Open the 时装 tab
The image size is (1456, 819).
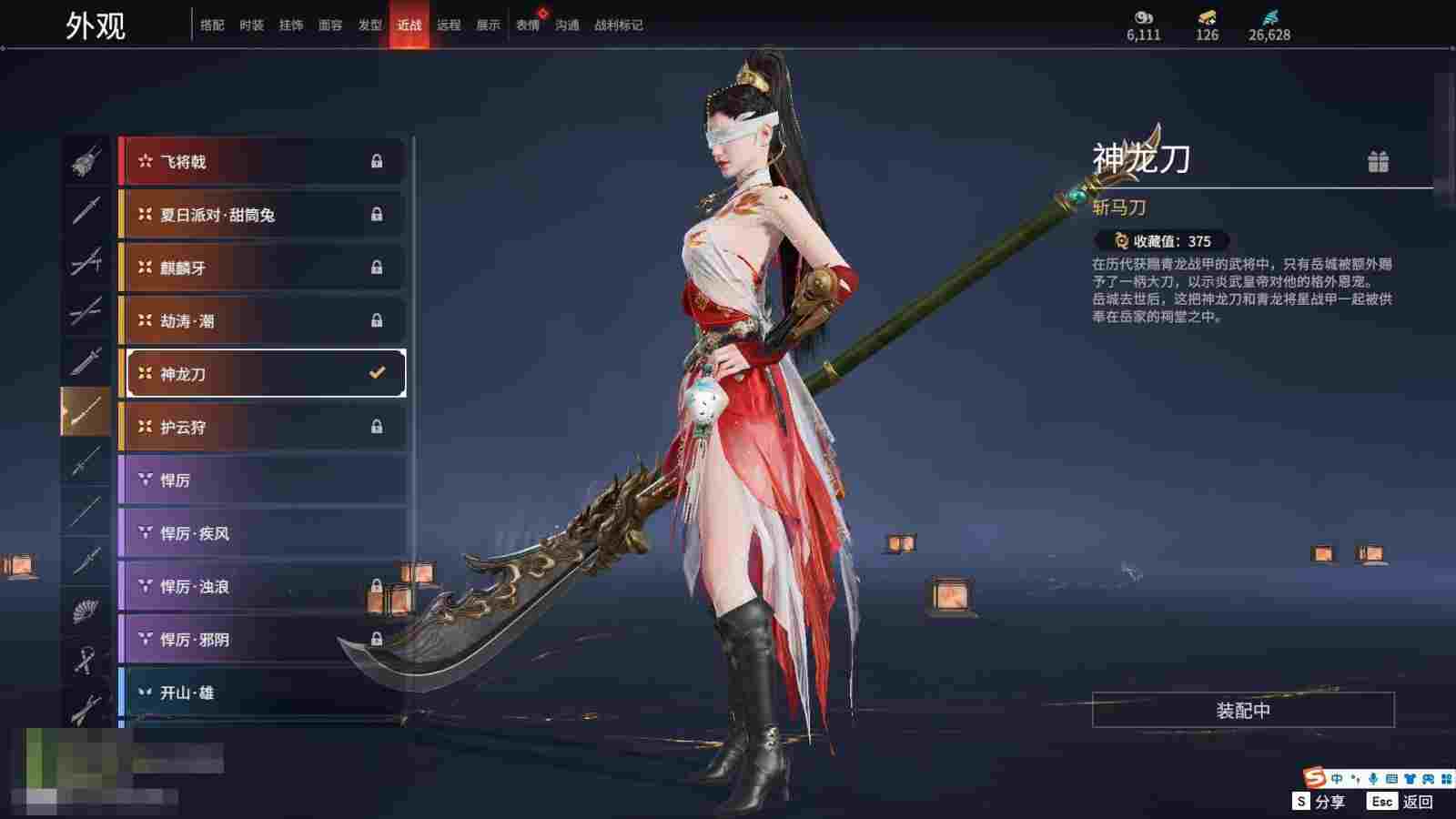point(251,25)
